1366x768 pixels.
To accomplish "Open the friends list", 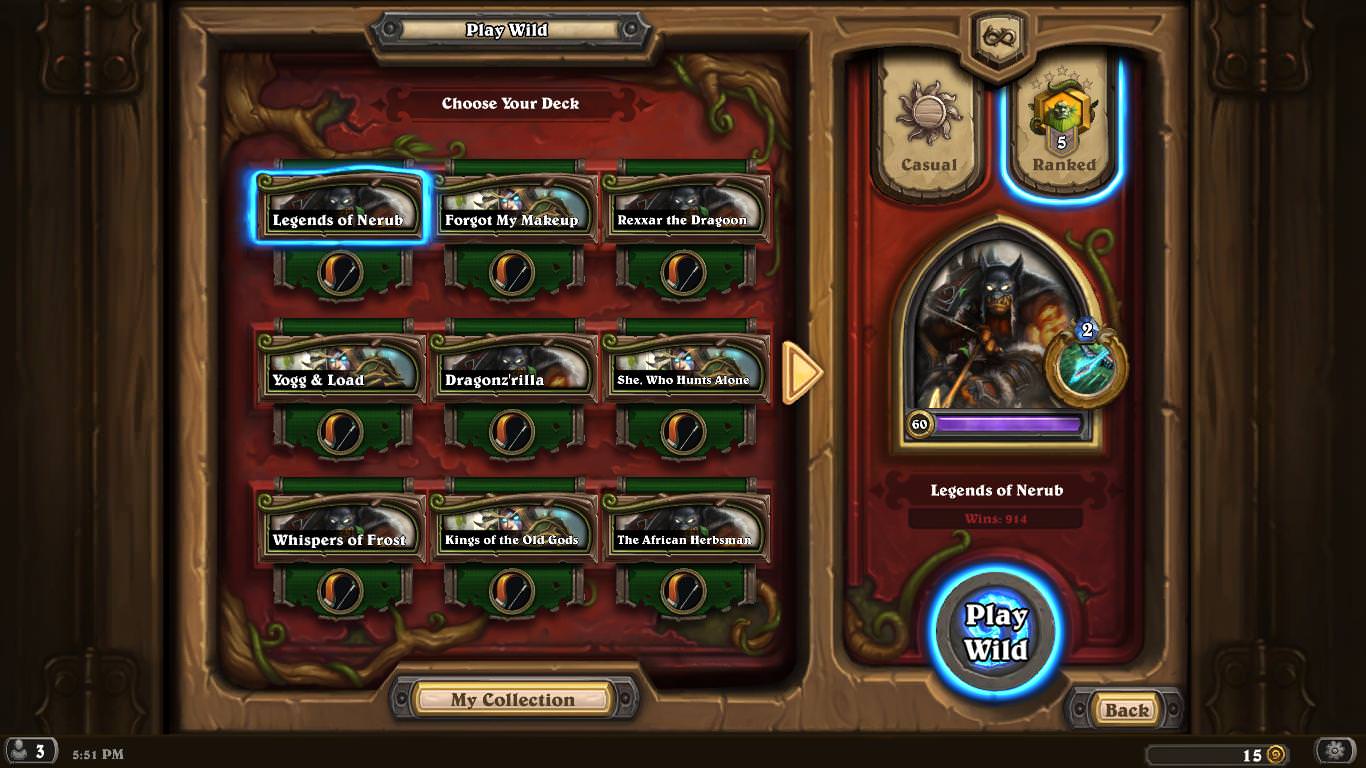I will pyautogui.click(x=29, y=752).
